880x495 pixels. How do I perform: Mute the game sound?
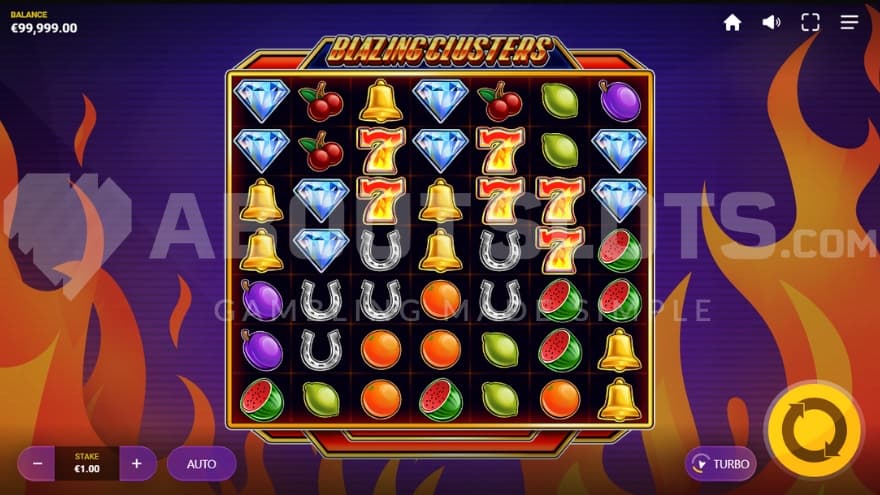click(771, 22)
